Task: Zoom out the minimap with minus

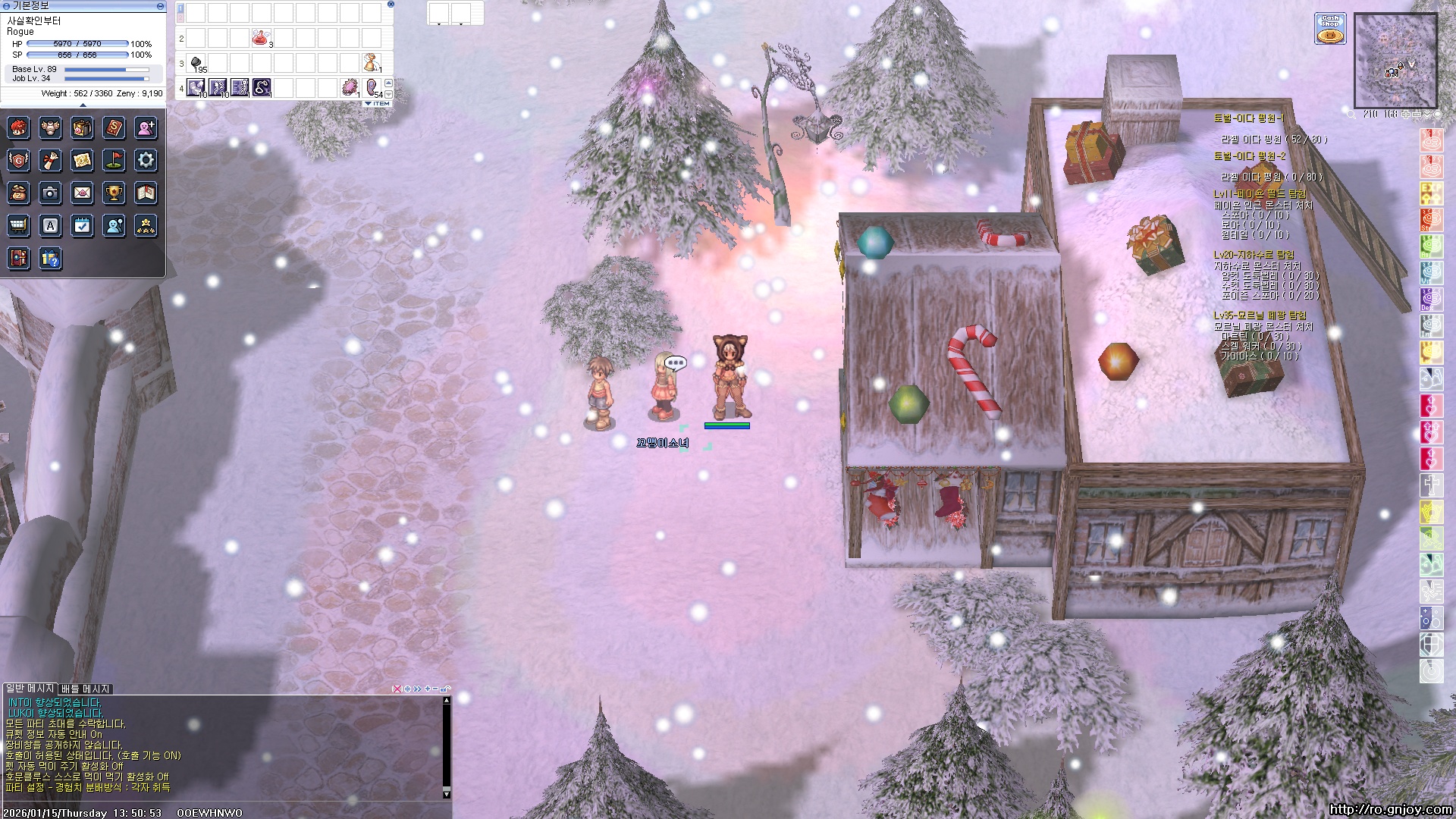Action: 1417,115
